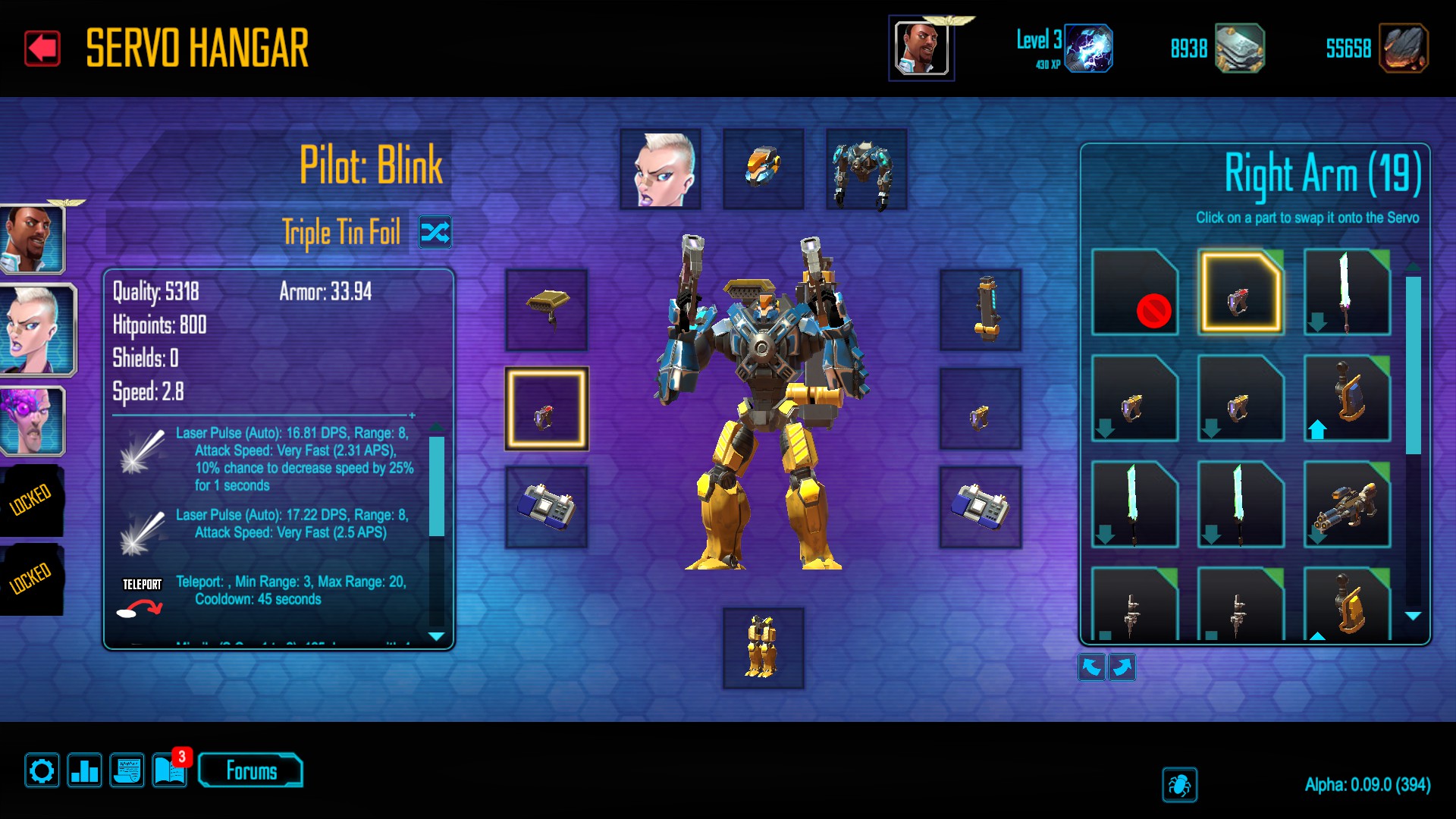Select the orange helmet head slot
The image size is (1456, 819).
click(x=763, y=168)
